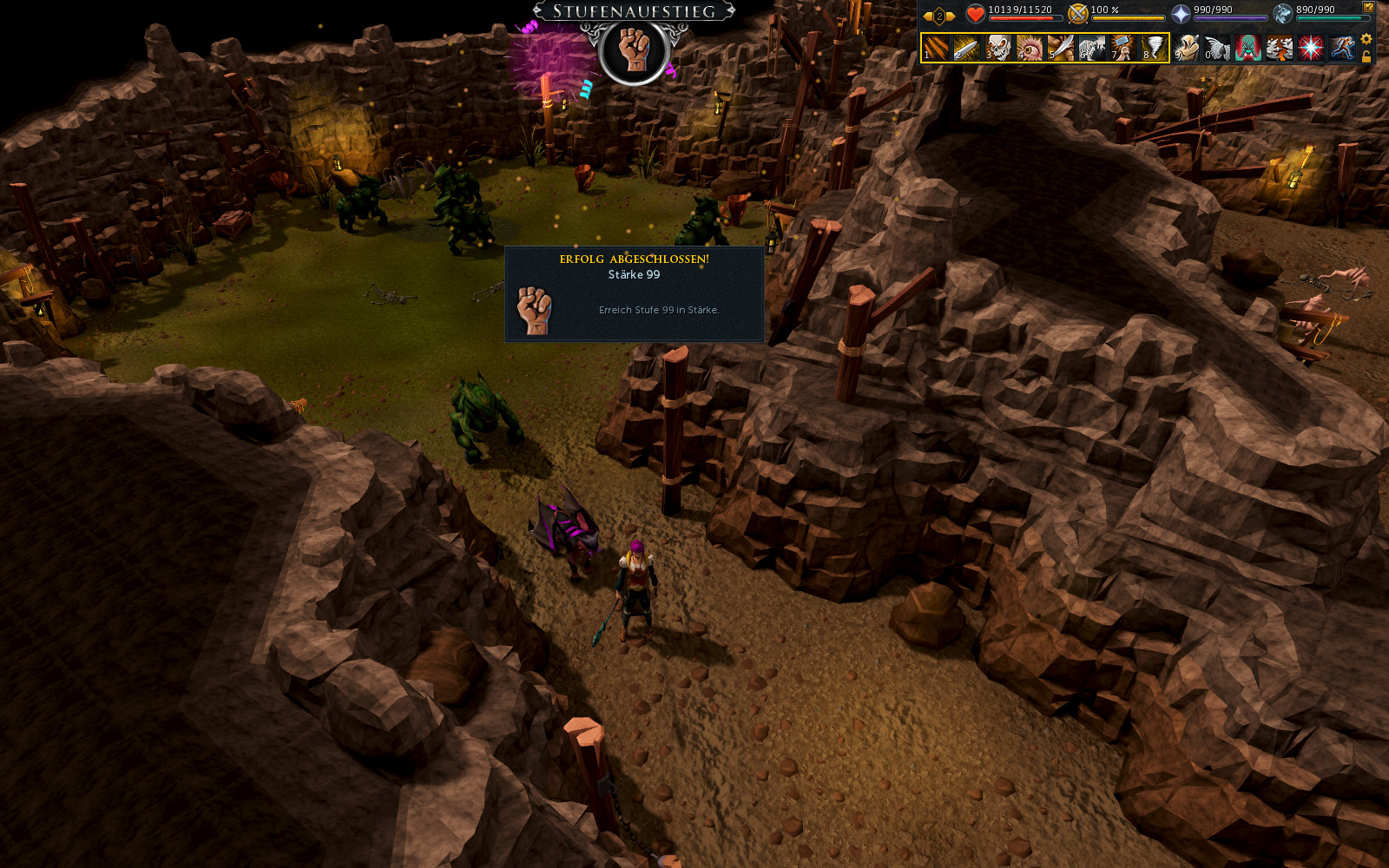
Task: Activate the claw slash ability in slot 1
Action: coord(936,48)
